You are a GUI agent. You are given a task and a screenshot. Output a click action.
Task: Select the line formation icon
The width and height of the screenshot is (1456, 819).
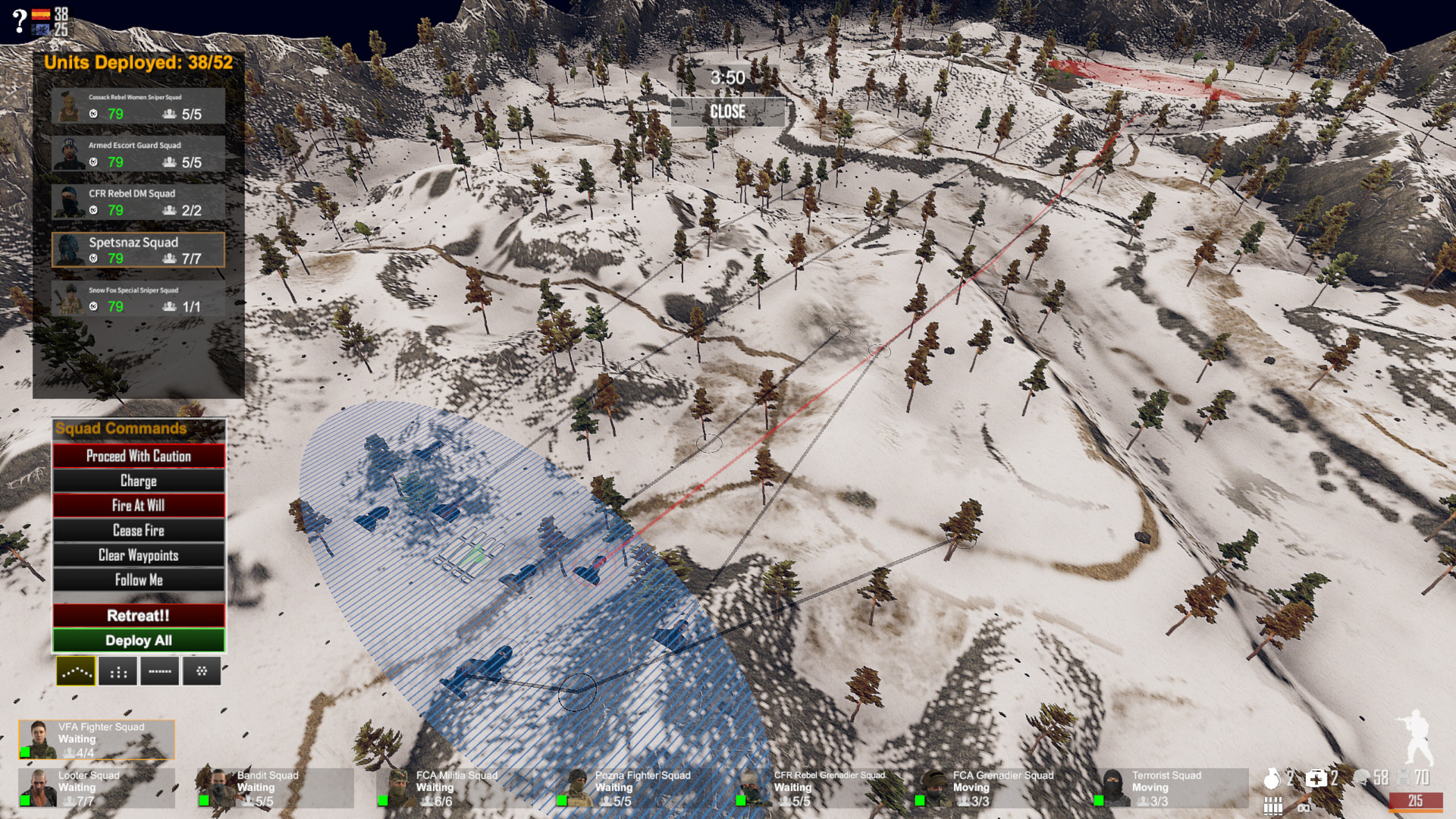[x=160, y=671]
